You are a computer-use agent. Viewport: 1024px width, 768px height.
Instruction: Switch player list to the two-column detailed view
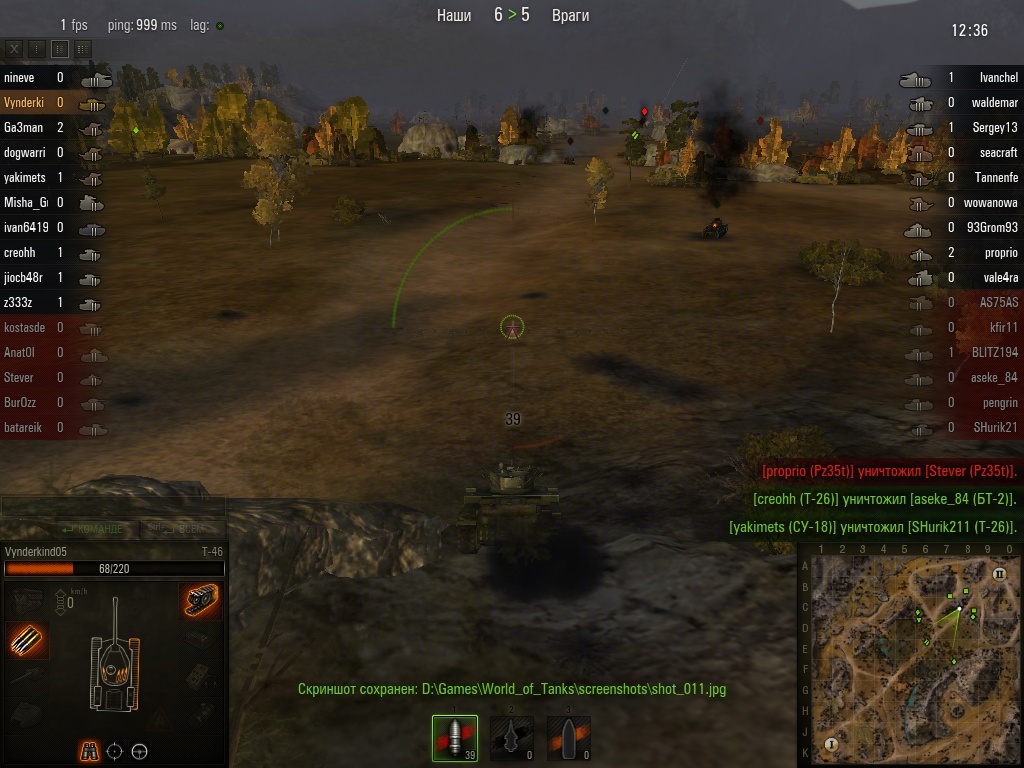83,48
